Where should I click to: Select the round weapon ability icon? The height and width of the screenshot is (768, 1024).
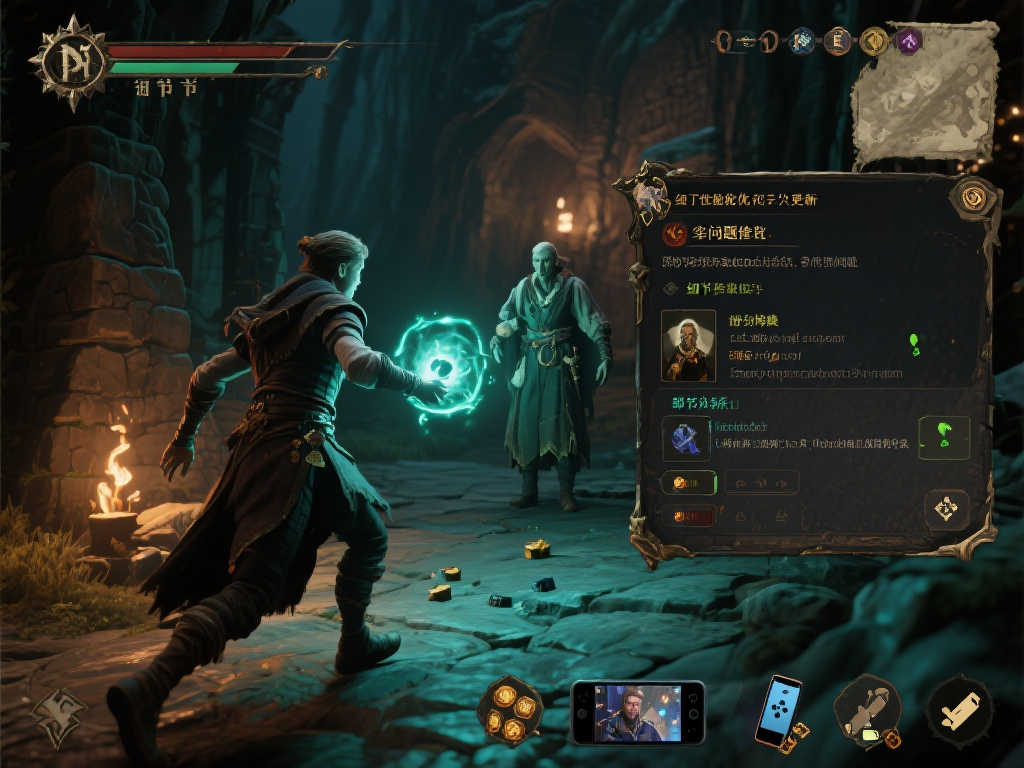[867, 711]
